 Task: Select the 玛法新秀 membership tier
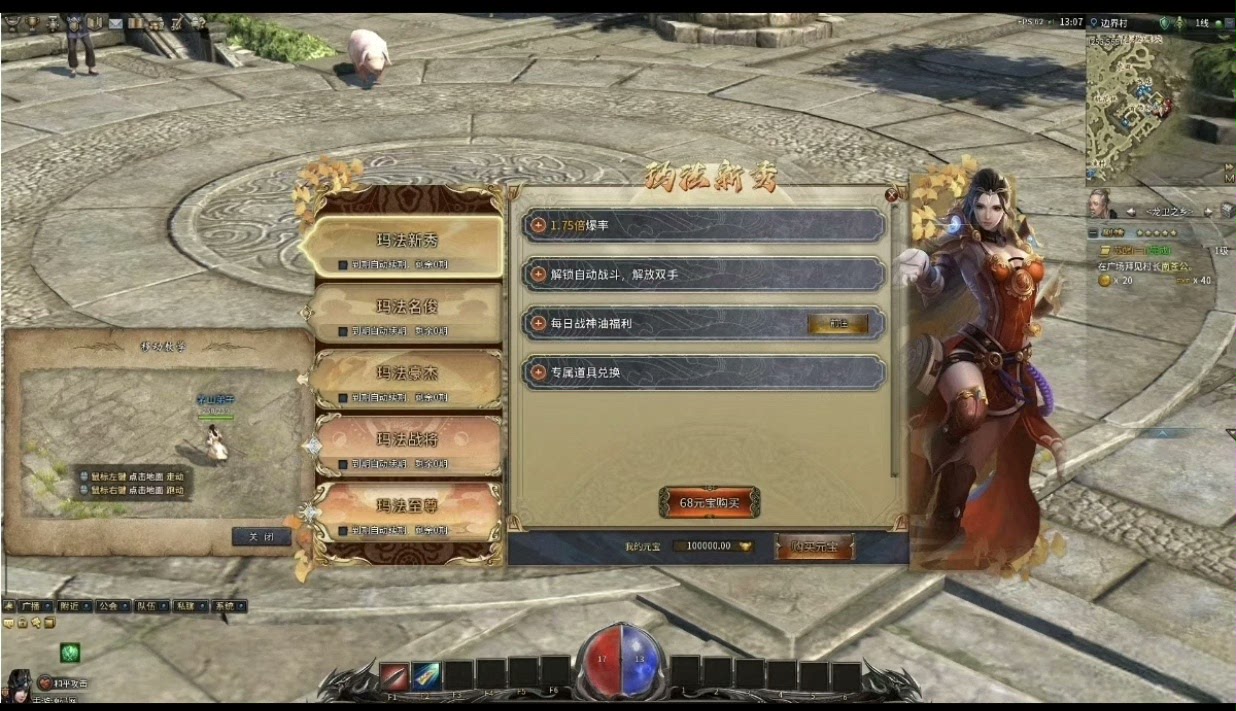tap(406, 241)
